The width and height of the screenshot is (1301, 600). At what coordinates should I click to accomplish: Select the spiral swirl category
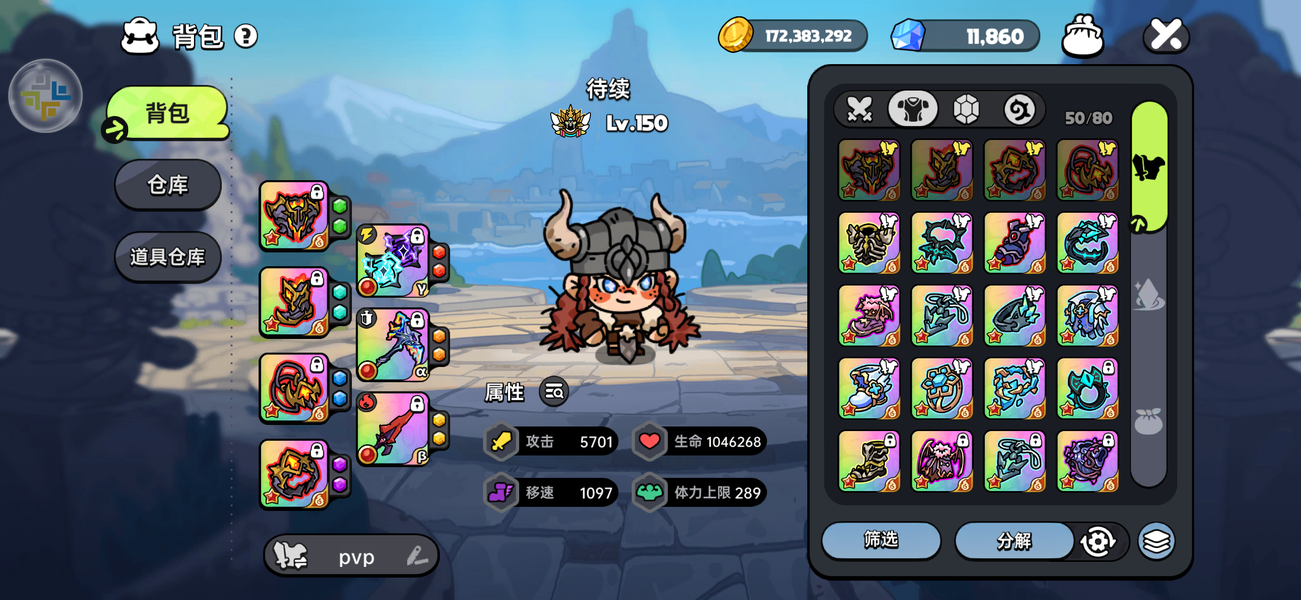(1019, 109)
